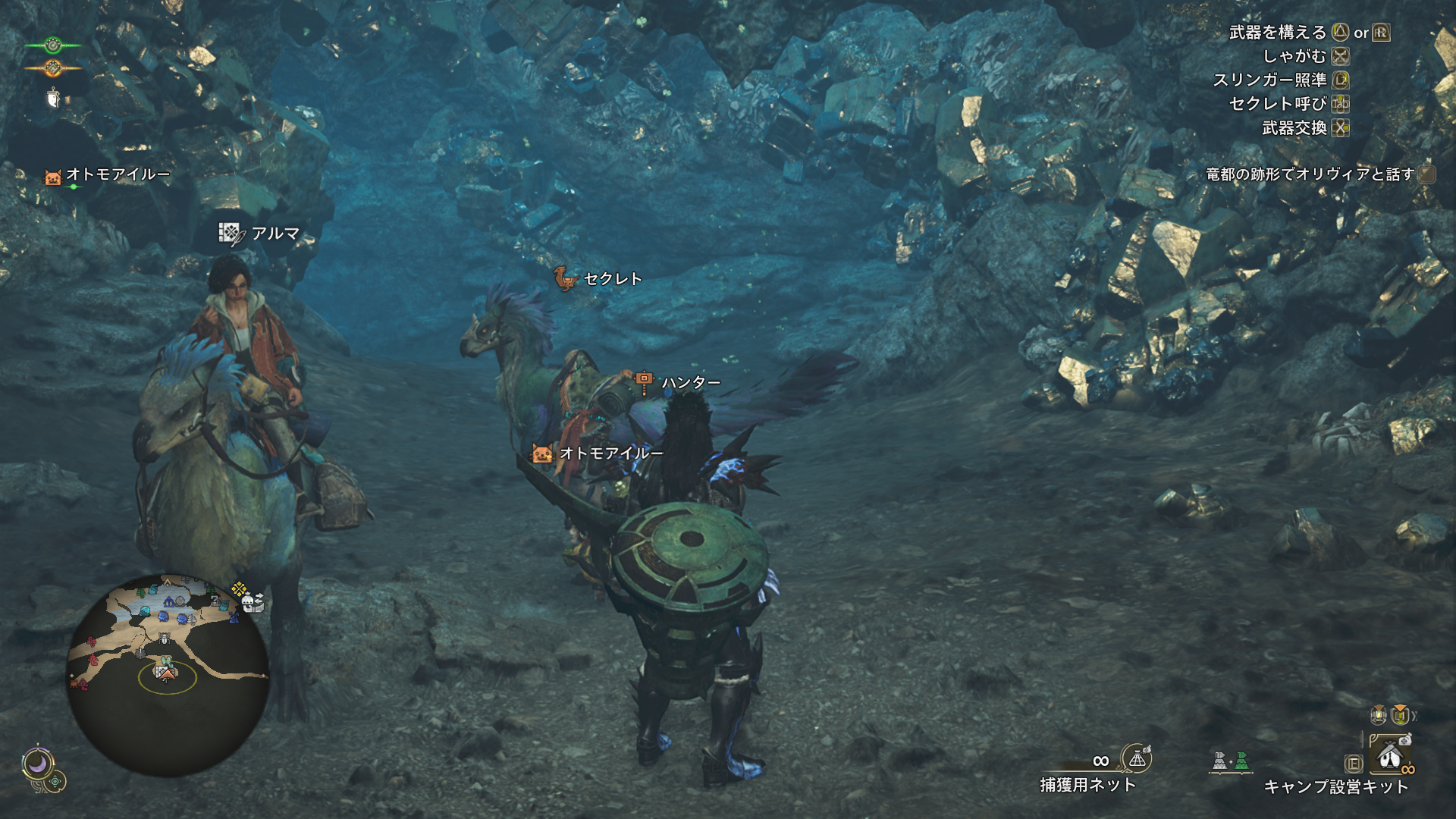
Task: Click the pouch swap icon beside the minimap
Action: tap(253, 602)
